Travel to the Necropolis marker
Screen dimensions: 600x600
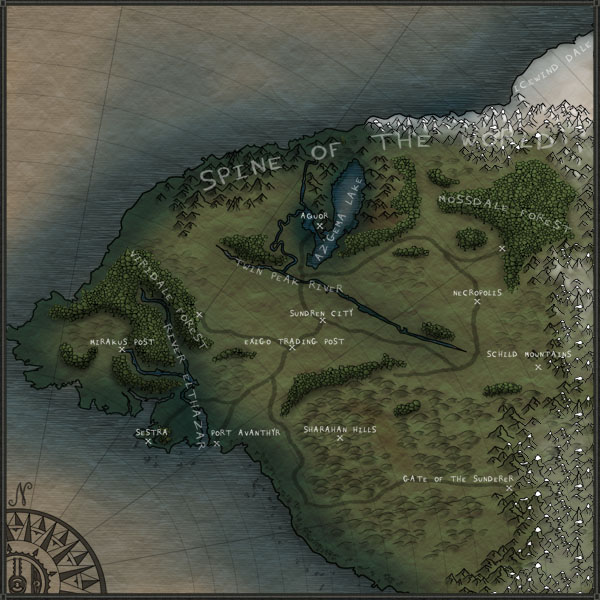tap(477, 301)
